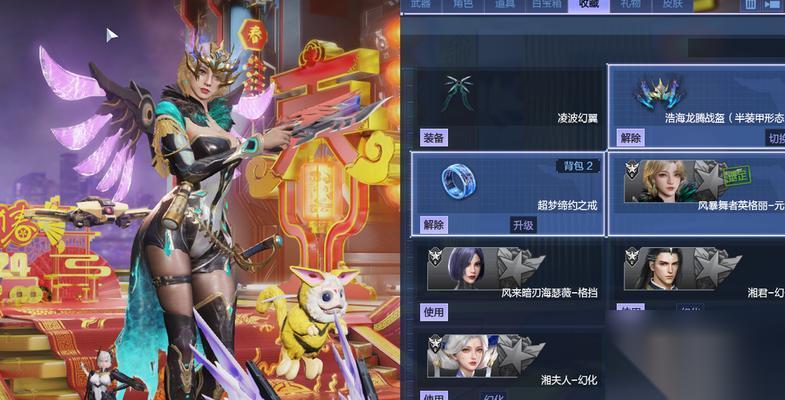Remove the 超梦缔约之戒 ring via 解除
The width and height of the screenshot is (785, 400).
point(434,225)
